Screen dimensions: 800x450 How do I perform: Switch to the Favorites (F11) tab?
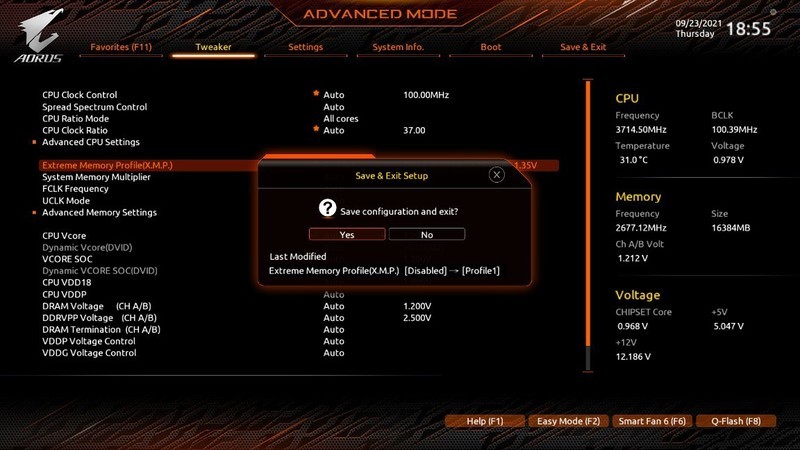pos(121,47)
